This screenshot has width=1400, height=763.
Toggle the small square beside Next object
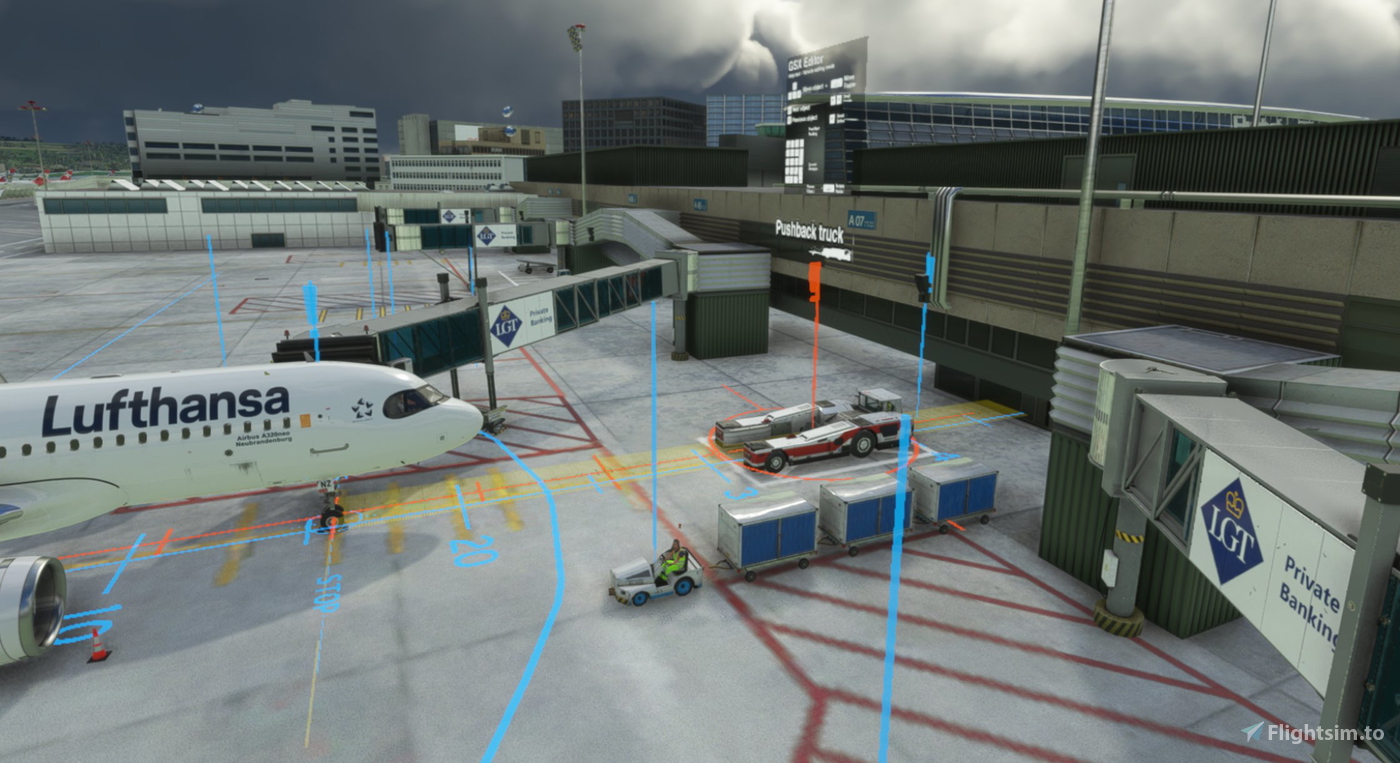(789, 109)
